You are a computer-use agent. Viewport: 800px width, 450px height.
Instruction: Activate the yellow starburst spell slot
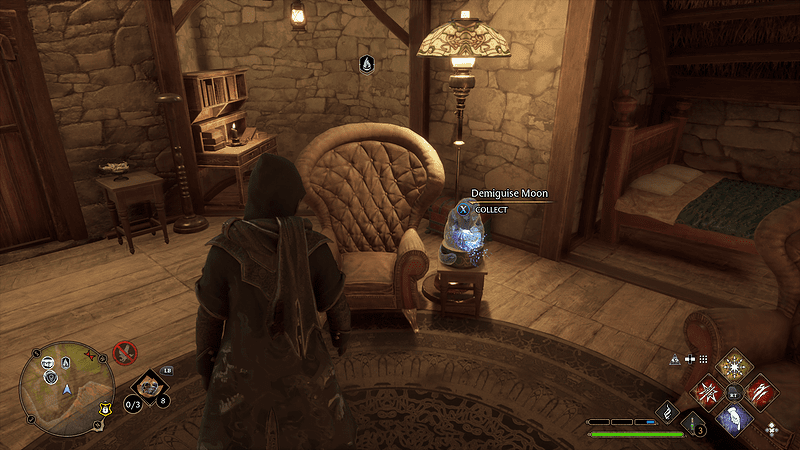pos(735,363)
